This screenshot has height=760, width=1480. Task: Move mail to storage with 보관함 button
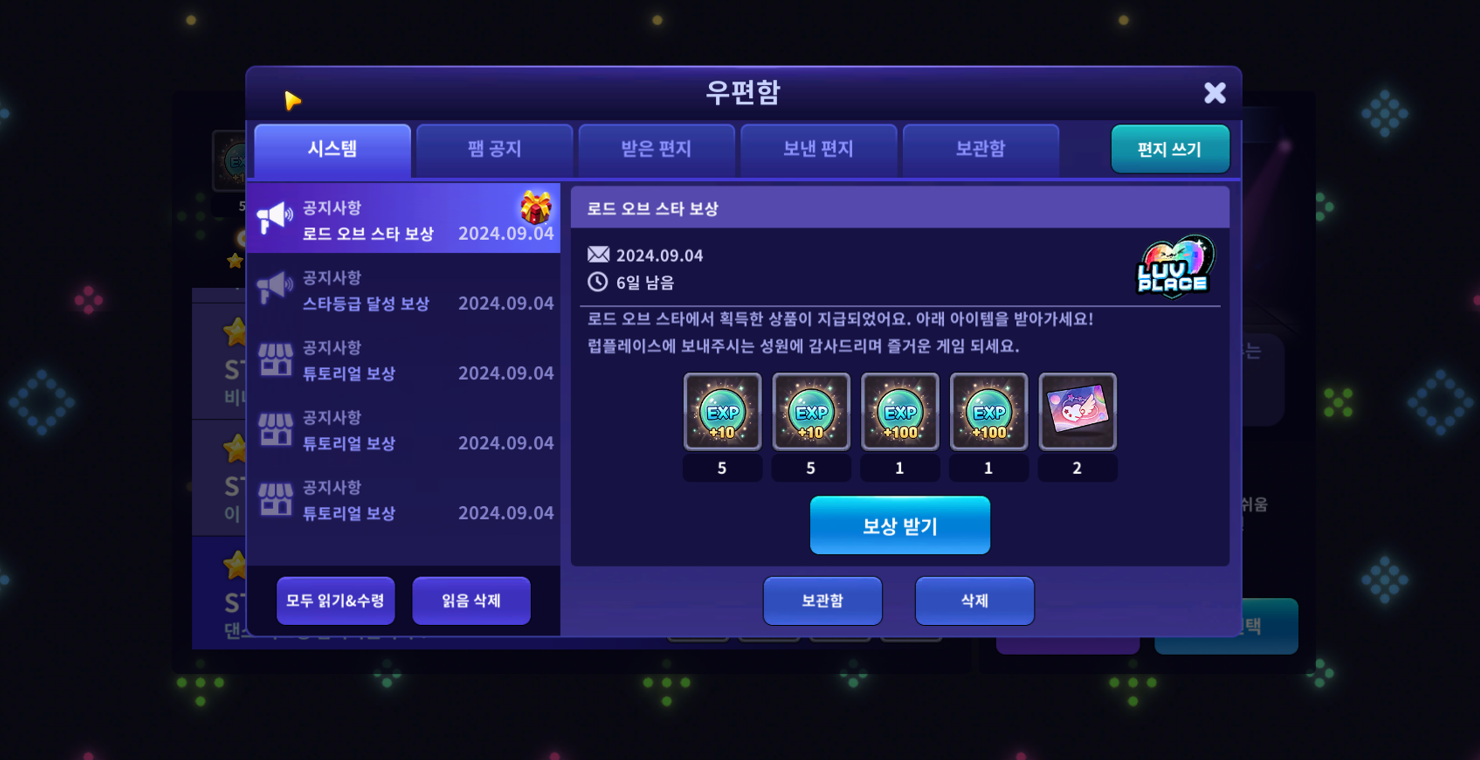[x=822, y=601]
